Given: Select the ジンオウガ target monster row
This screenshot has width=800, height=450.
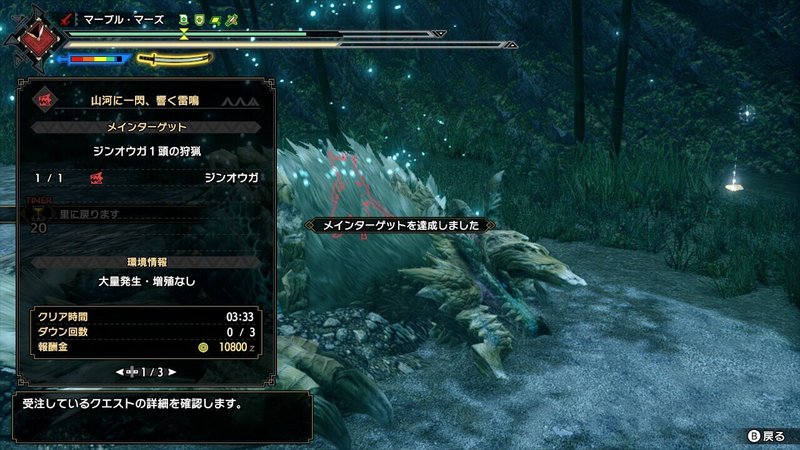Looking at the screenshot, I should tap(146, 177).
